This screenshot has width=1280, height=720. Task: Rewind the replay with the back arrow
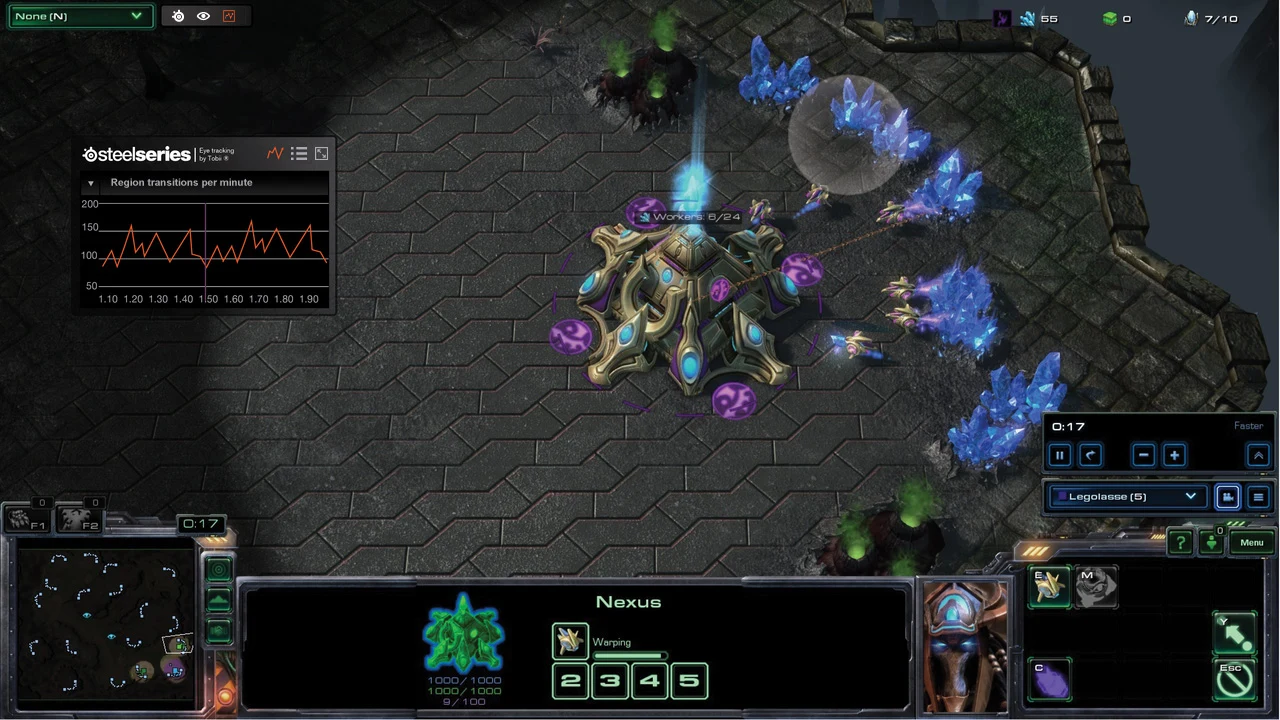(1091, 455)
